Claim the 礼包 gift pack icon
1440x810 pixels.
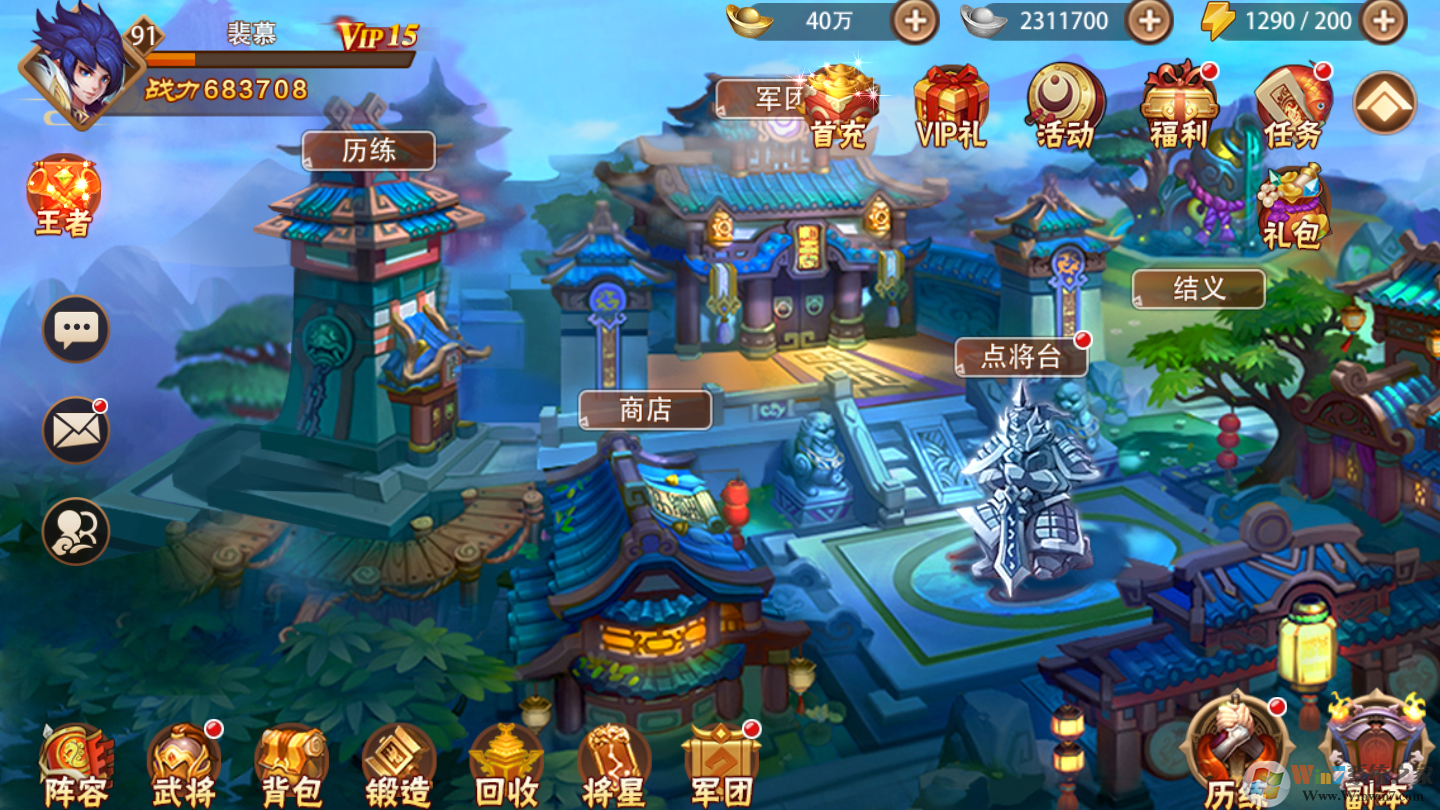click(1292, 208)
